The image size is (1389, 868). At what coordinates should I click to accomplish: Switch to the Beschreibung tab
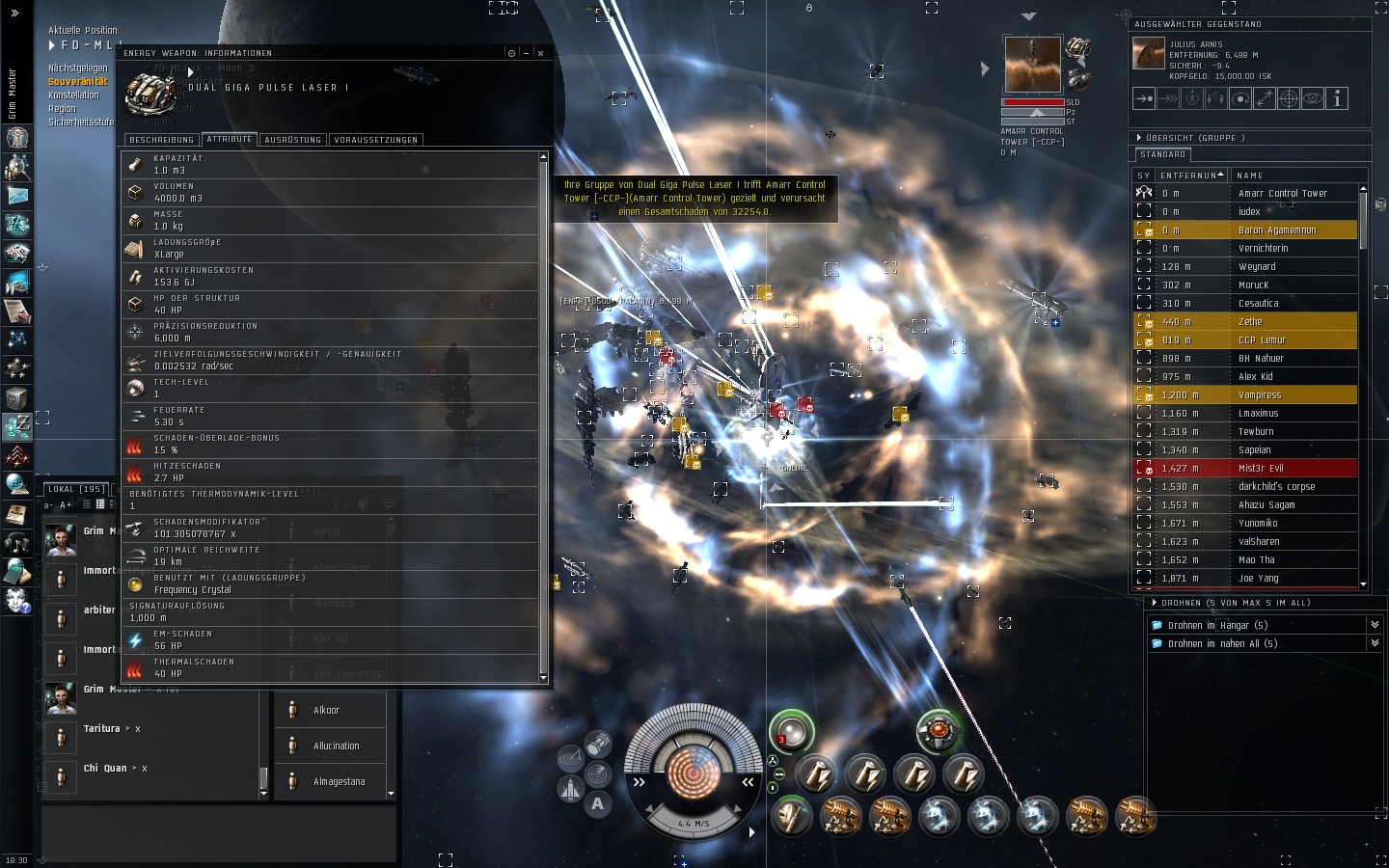pyautogui.click(x=161, y=140)
